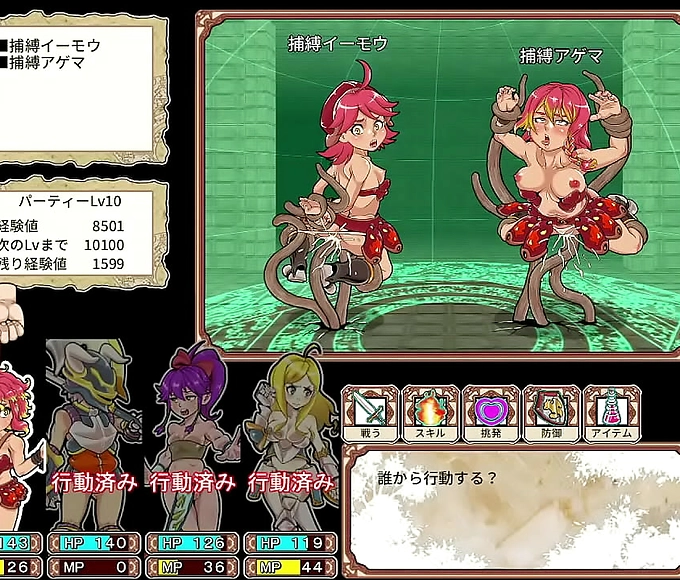Select the blonde armored party member portrait
Screen dimensions: 680x580
pos(290,420)
